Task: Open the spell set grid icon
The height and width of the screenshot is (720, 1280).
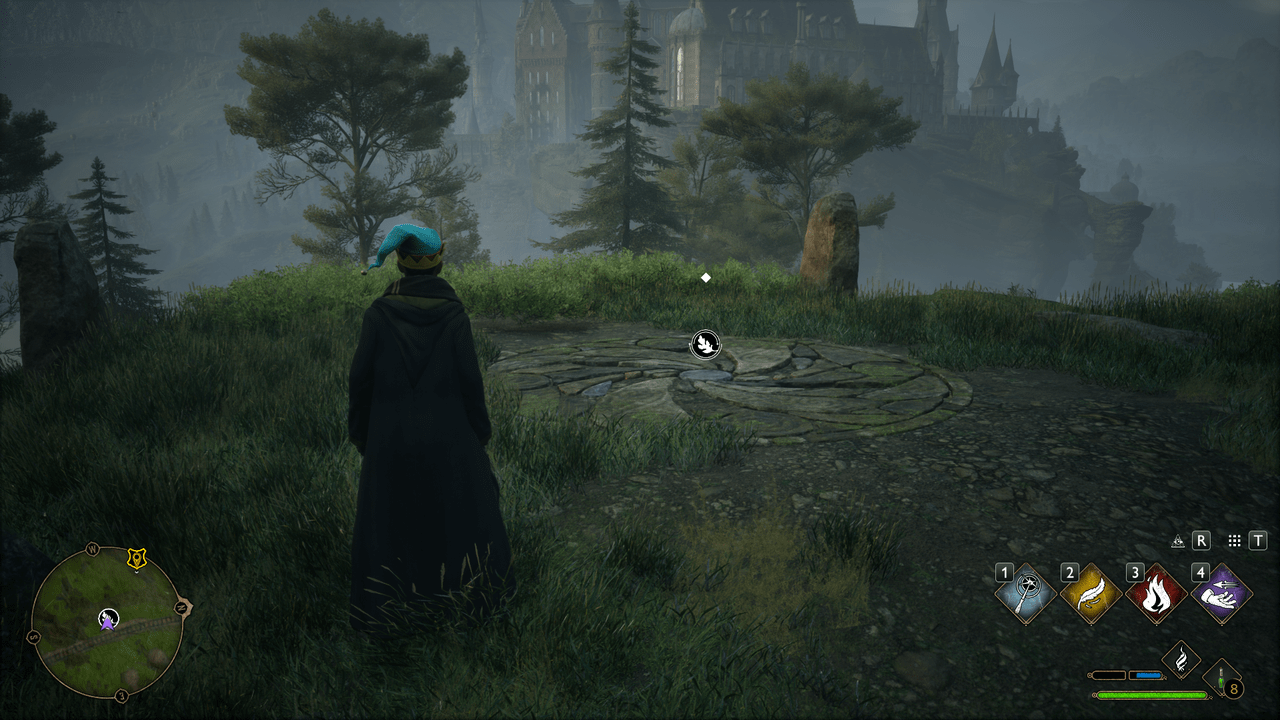Action: [1234, 541]
